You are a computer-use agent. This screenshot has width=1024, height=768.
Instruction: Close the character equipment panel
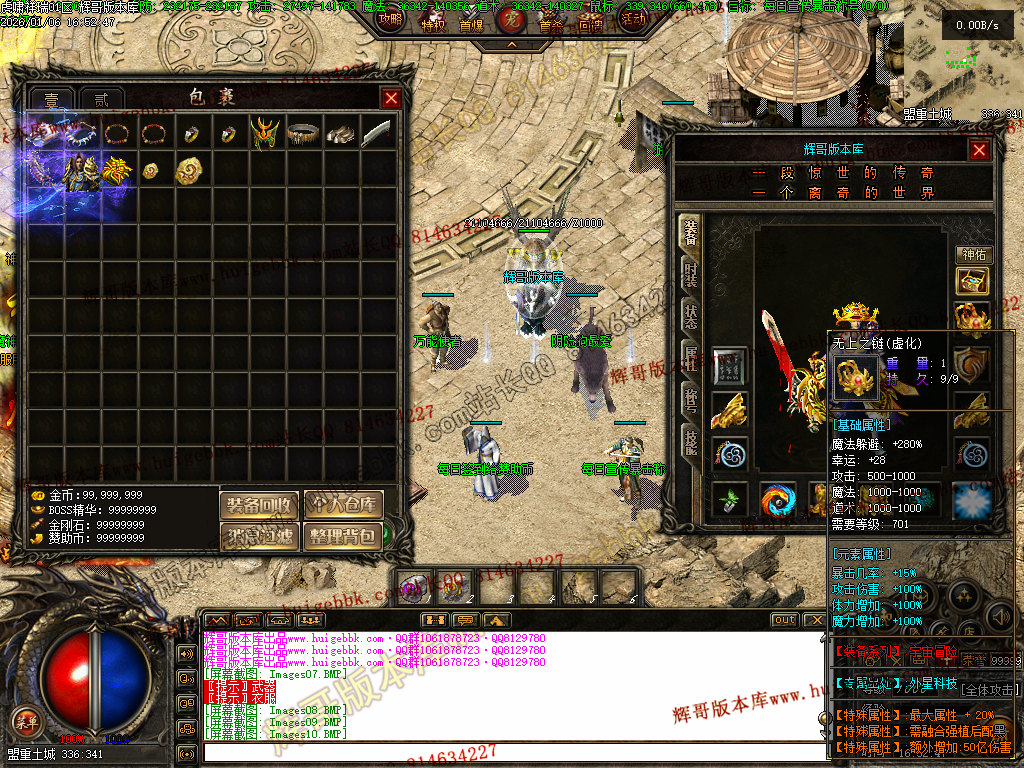[979, 150]
